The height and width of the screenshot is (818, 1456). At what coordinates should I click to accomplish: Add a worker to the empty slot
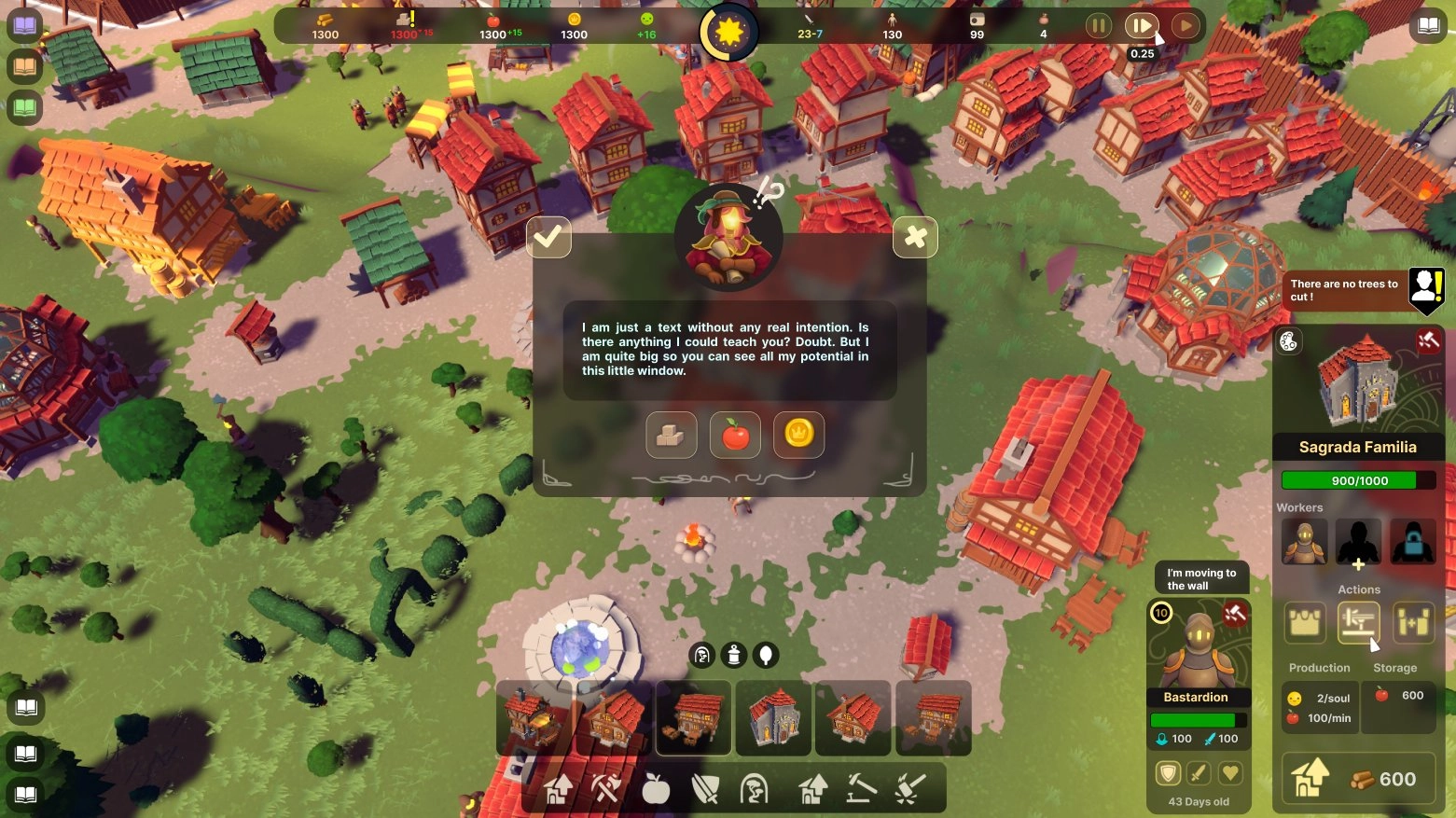click(1358, 543)
